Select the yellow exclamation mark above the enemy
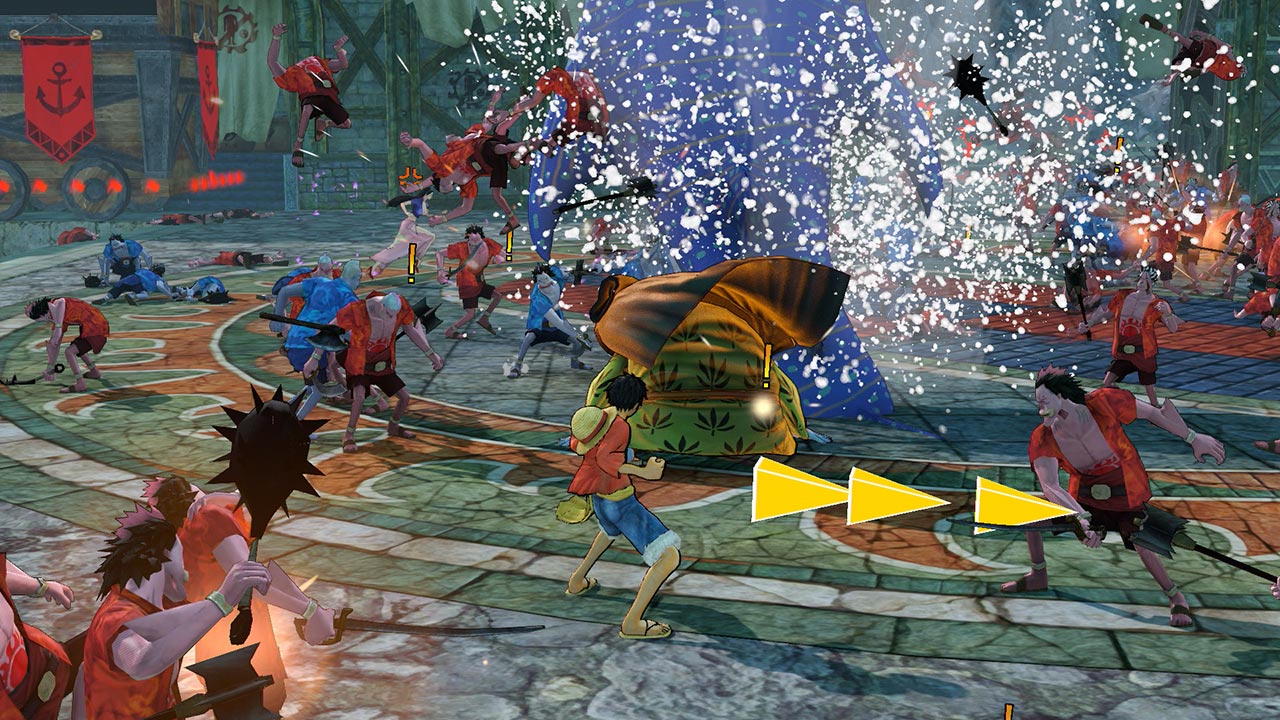 (766, 367)
